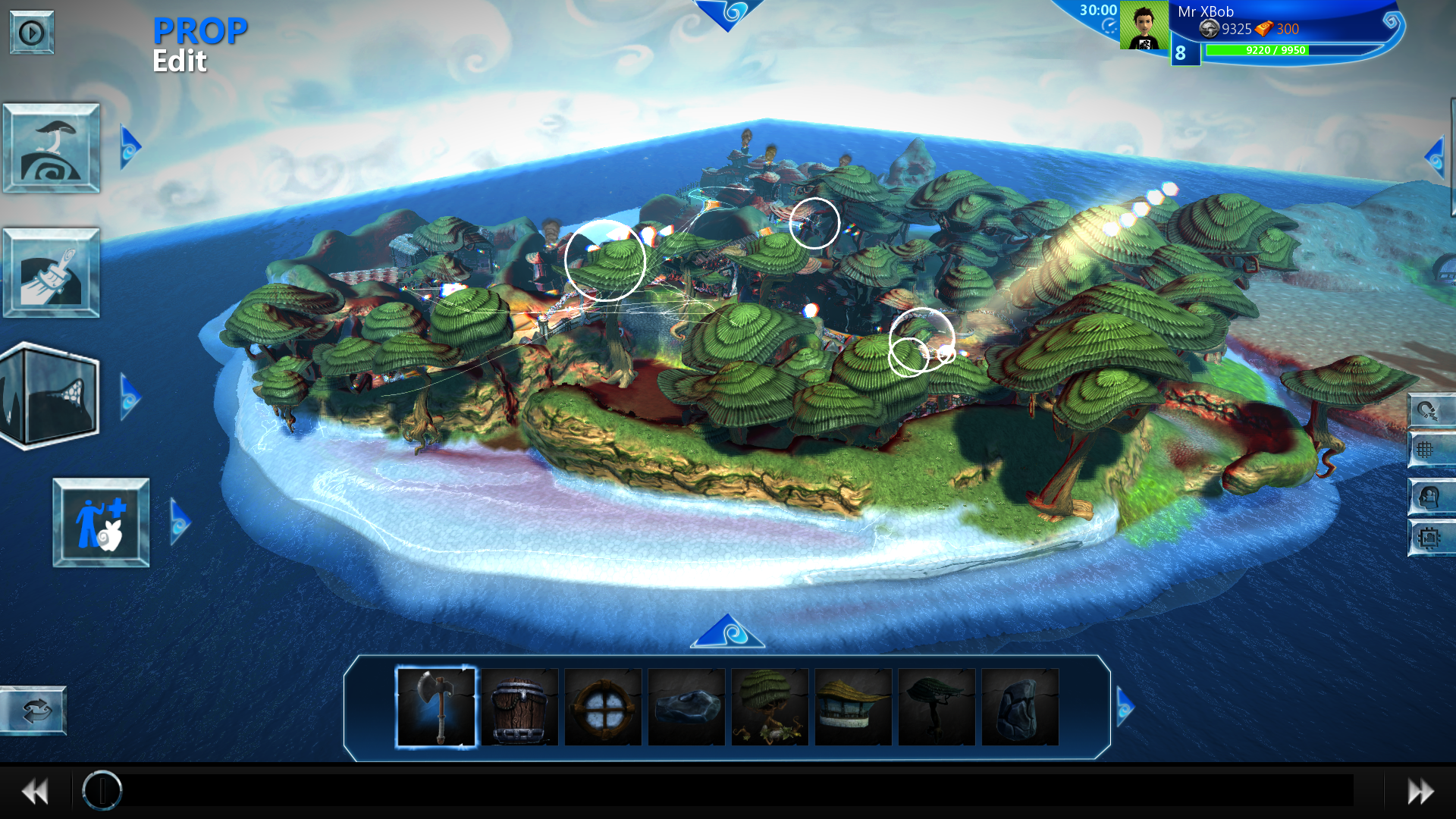Click the rewind double-arrow button
The width and height of the screenshot is (1456, 819).
[x=35, y=792]
